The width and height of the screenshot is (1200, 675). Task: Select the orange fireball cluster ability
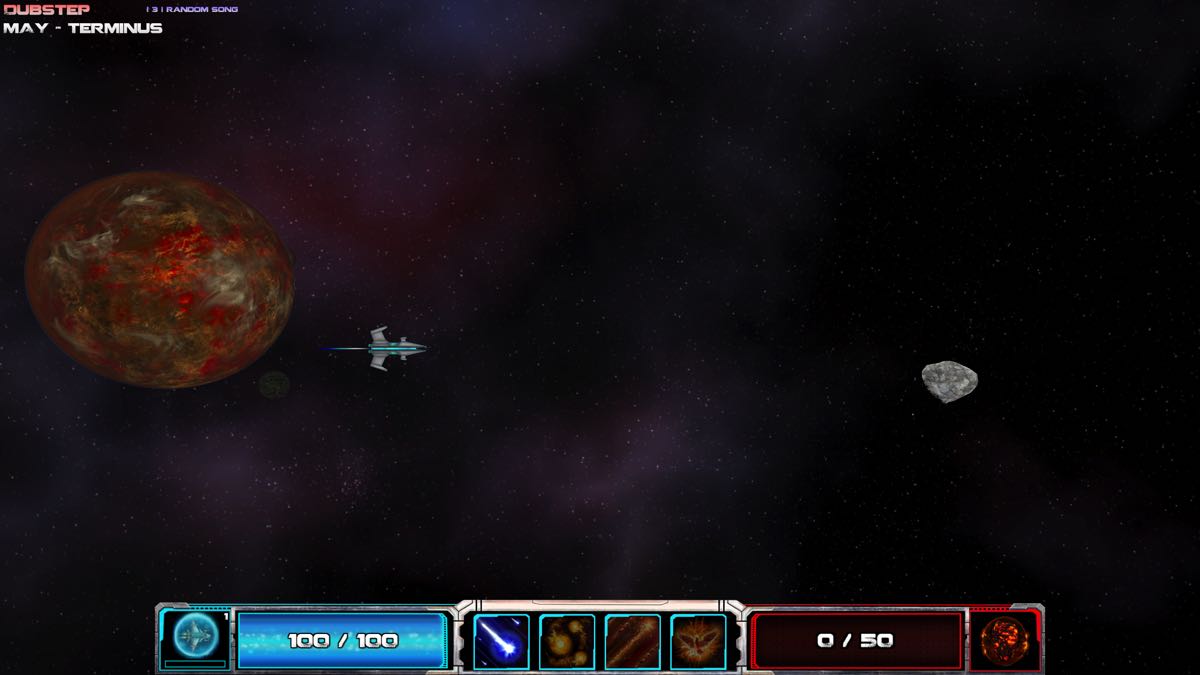coord(567,641)
